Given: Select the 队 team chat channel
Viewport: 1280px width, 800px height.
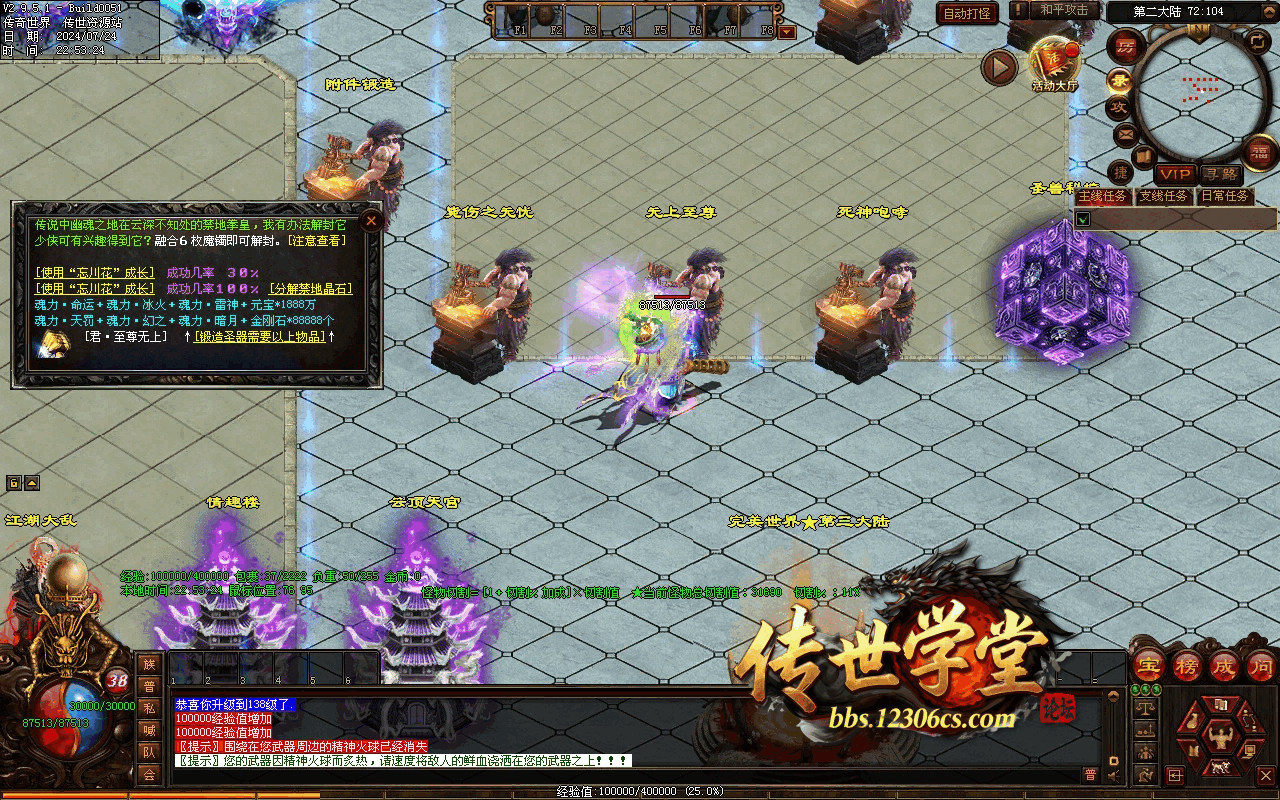Looking at the screenshot, I should coord(149,751).
